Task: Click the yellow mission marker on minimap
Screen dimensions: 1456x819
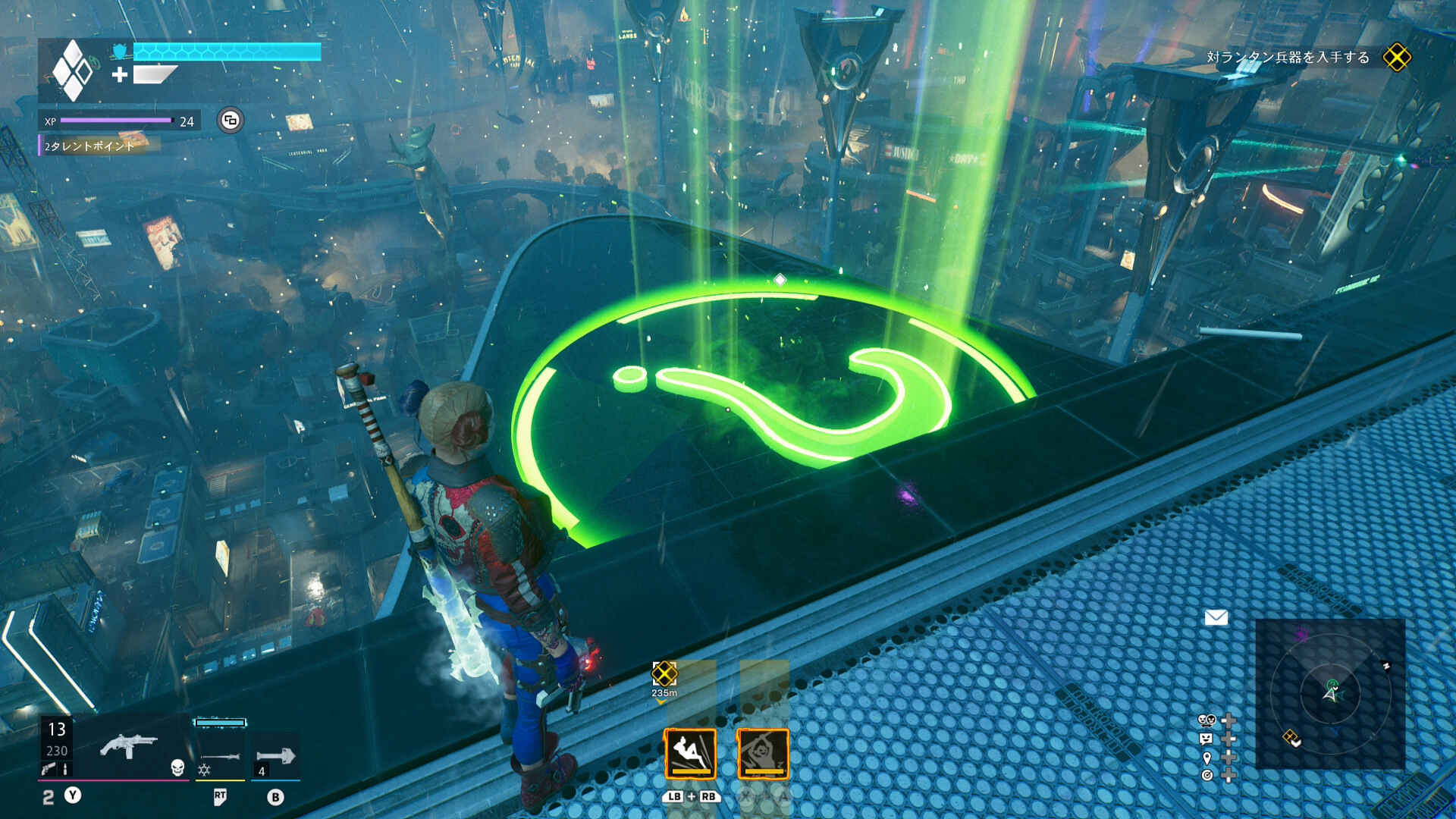Action: click(1291, 737)
